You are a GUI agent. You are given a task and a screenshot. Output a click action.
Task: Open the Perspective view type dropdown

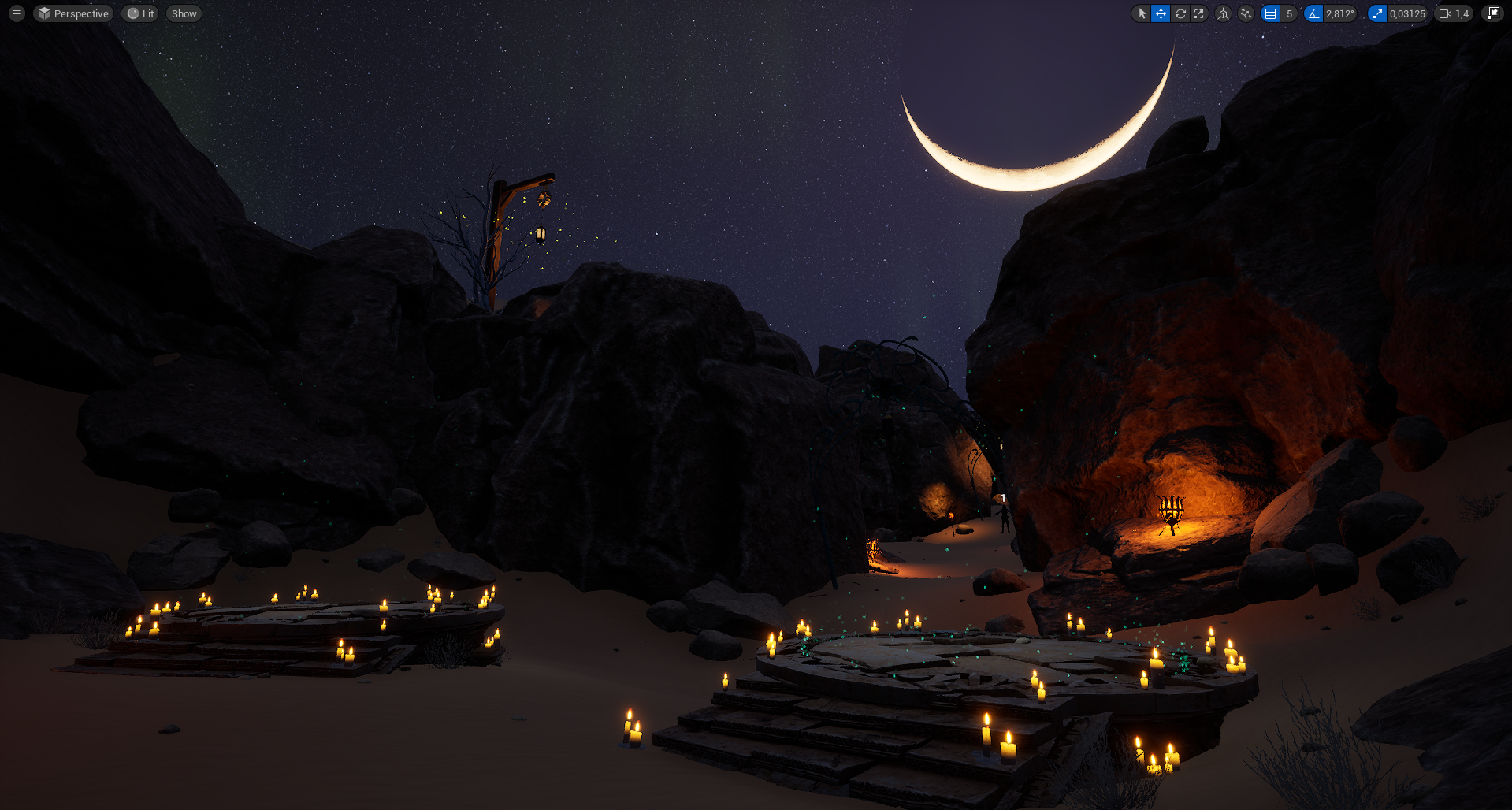73,13
